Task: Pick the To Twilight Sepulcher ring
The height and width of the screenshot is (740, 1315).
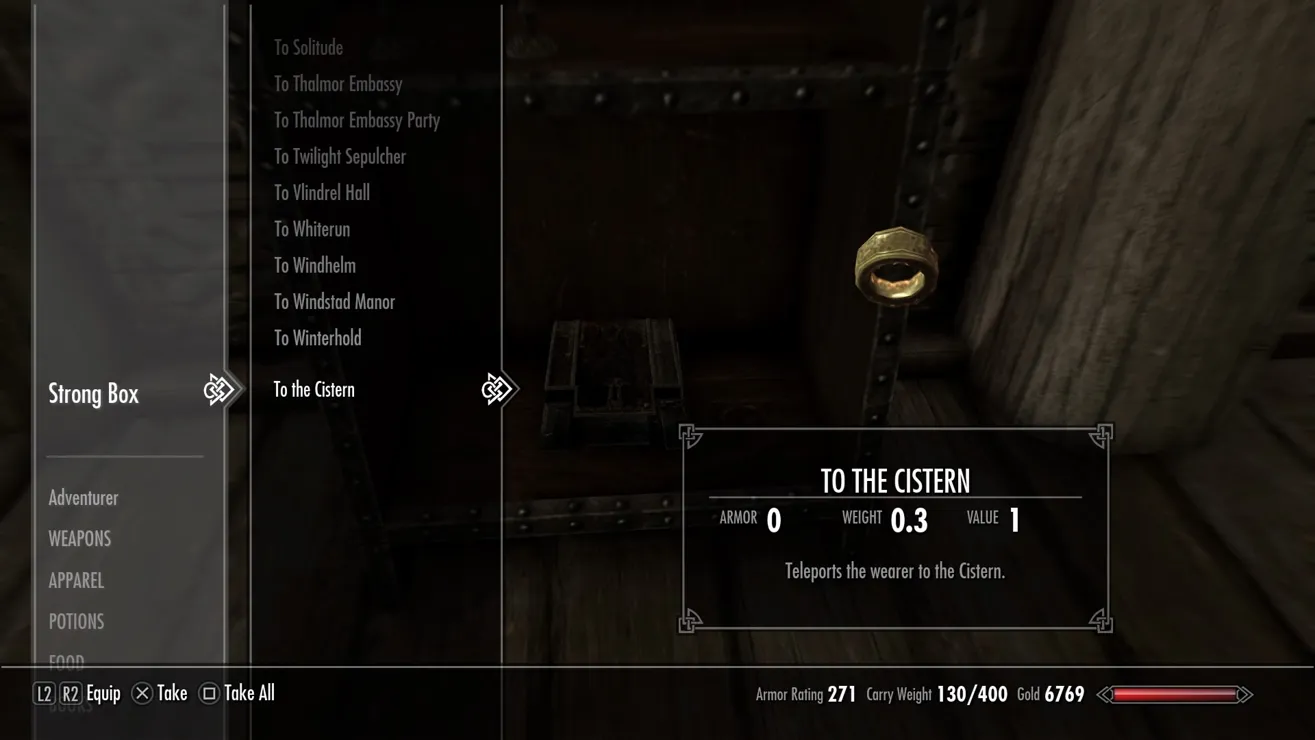Action: pos(340,157)
